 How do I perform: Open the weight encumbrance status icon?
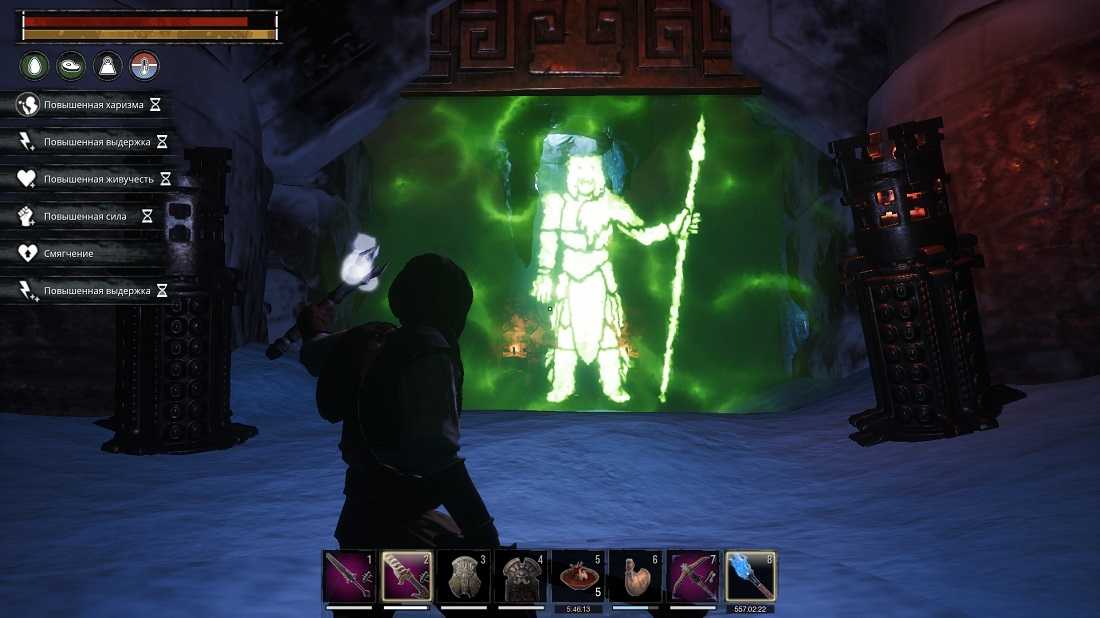(108, 66)
